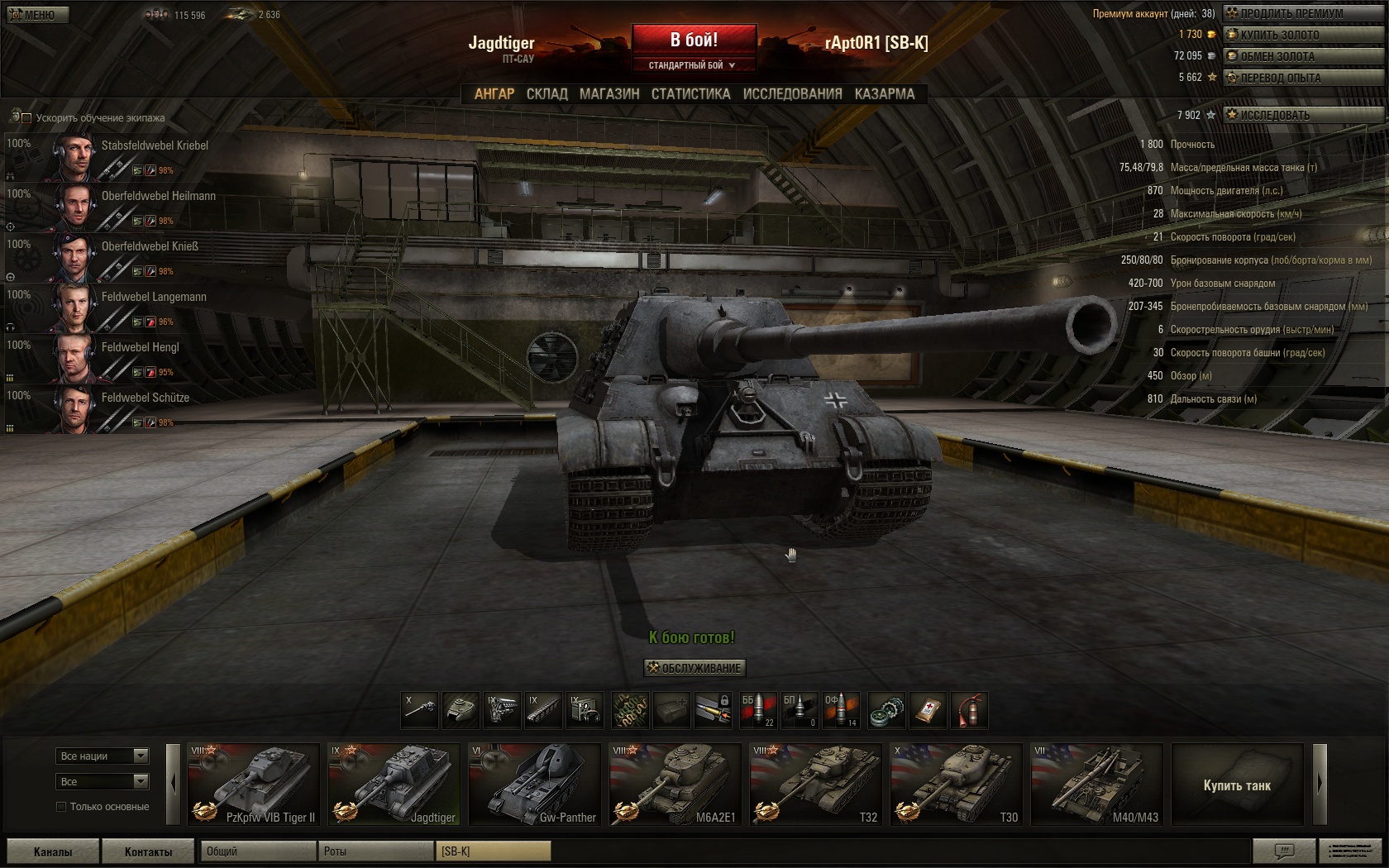Select the PzKpfw VIB Tiger II tank

[253, 785]
